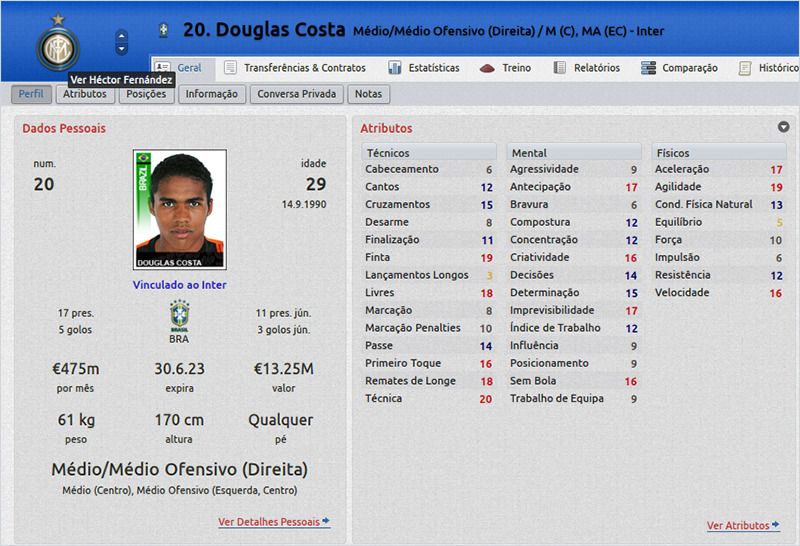Open the Notas section

[368, 94]
